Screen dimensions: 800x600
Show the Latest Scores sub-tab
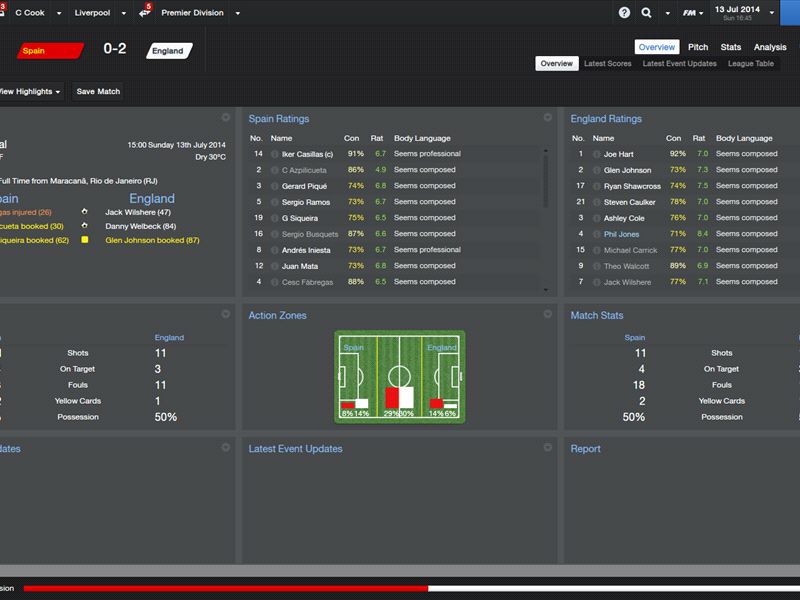click(608, 64)
